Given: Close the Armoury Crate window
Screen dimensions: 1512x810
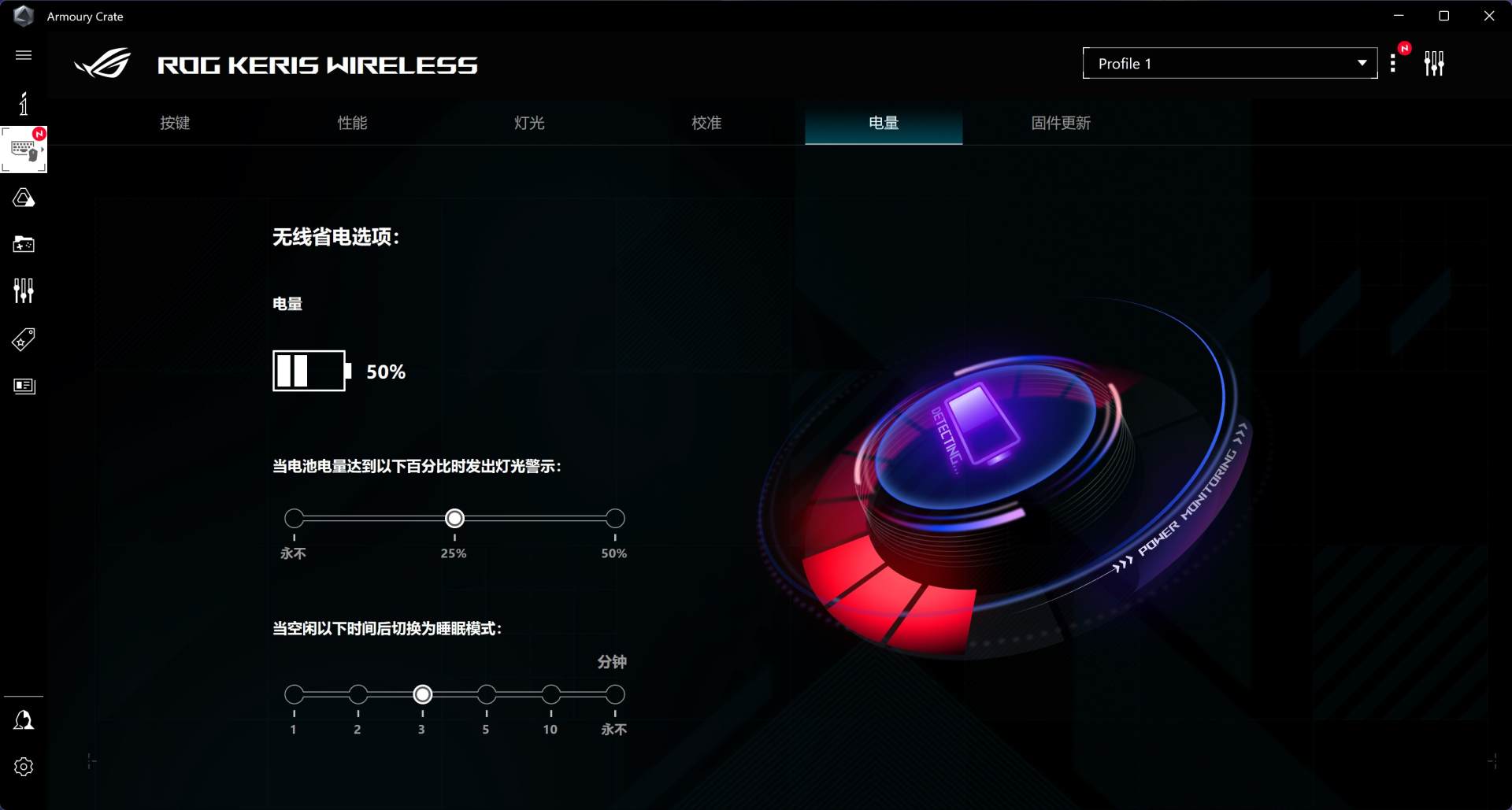Looking at the screenshot, I should (1488, 16).
